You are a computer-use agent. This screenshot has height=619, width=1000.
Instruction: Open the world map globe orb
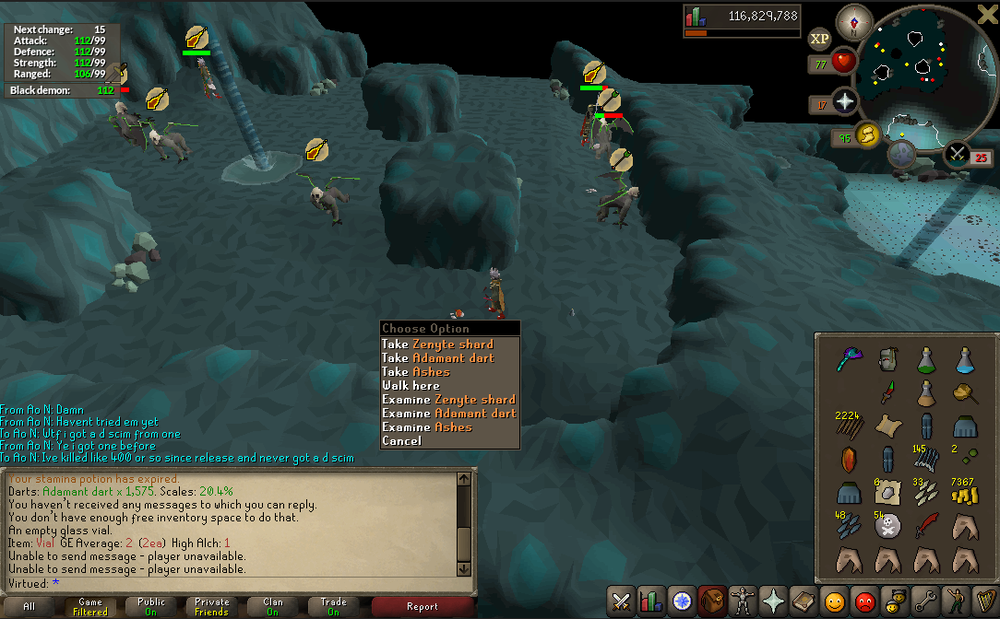tap(903, 154)
